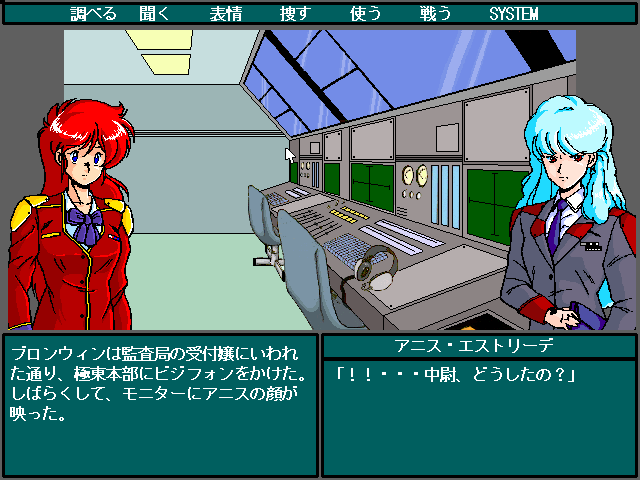The height and width of the screenshot is (480, 640).
Task: Select the 調べる (Examine) command
Action: [x=94, y=14]
